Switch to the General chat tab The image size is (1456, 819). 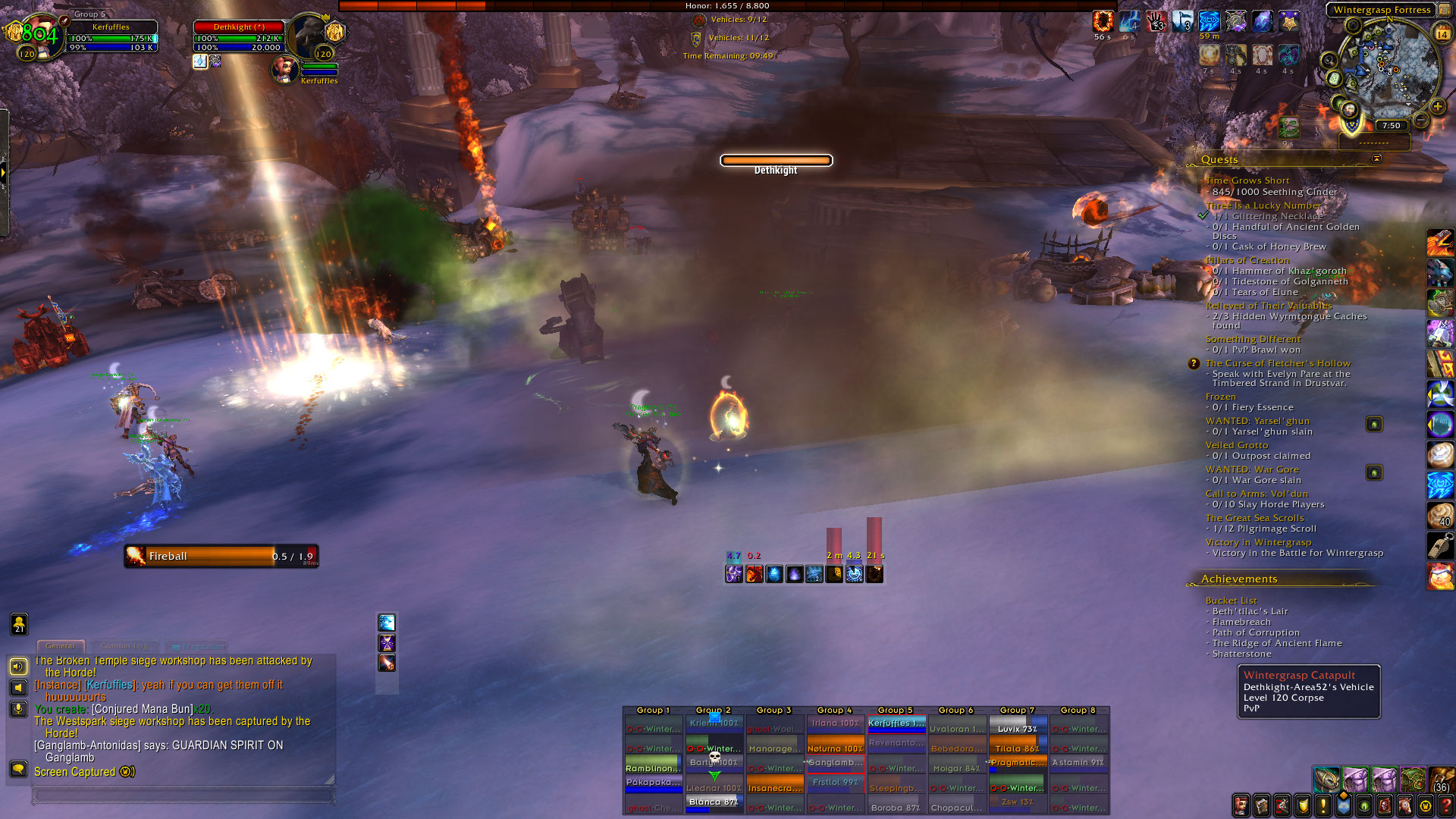click(x=60, y=646)
